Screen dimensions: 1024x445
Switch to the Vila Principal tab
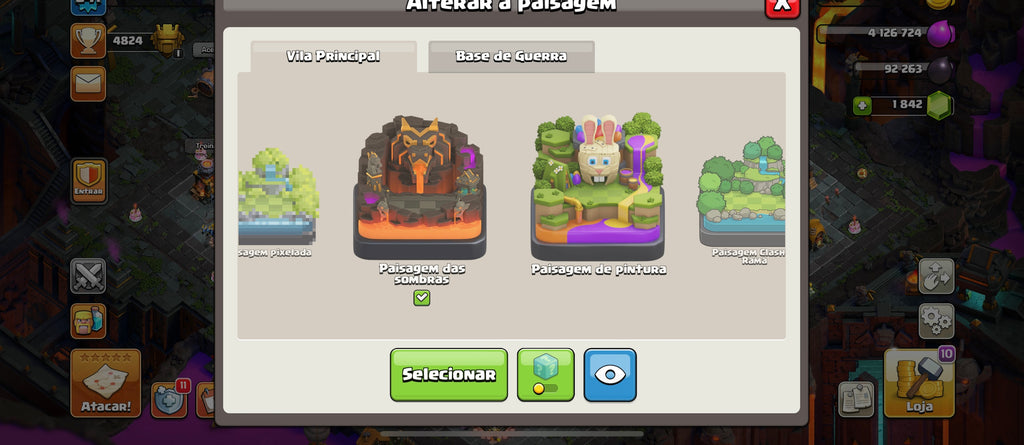tap(333, 56)
